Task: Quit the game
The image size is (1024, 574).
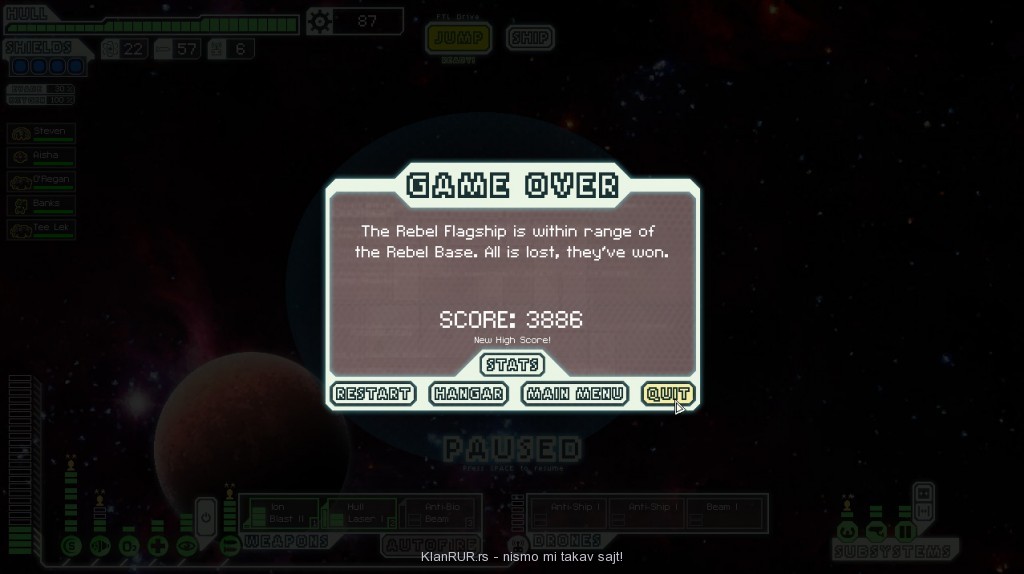Action: click(x=667, y=394)
